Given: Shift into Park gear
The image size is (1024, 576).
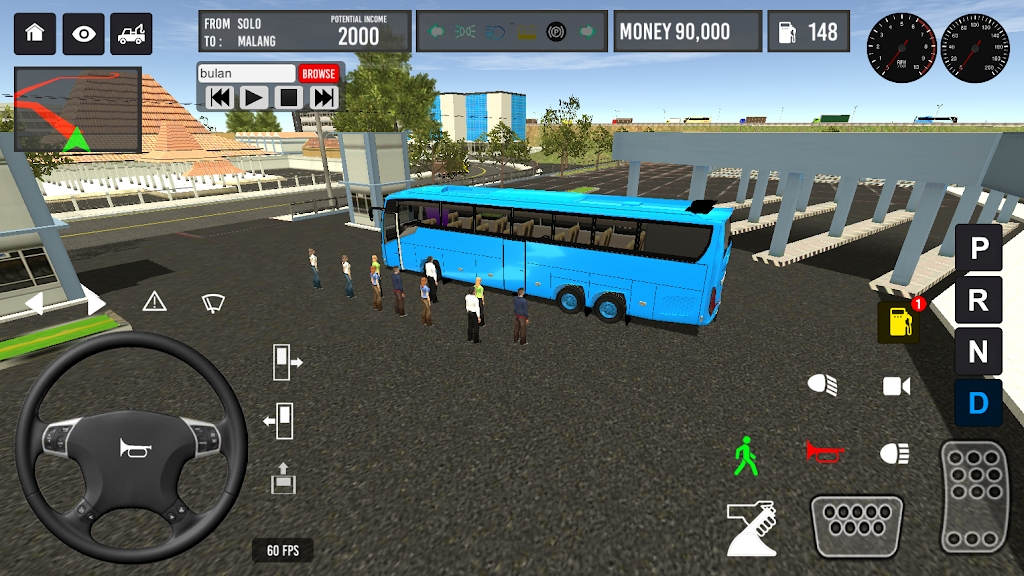Looking at the screenshot, I should click(x=978, y=248).
